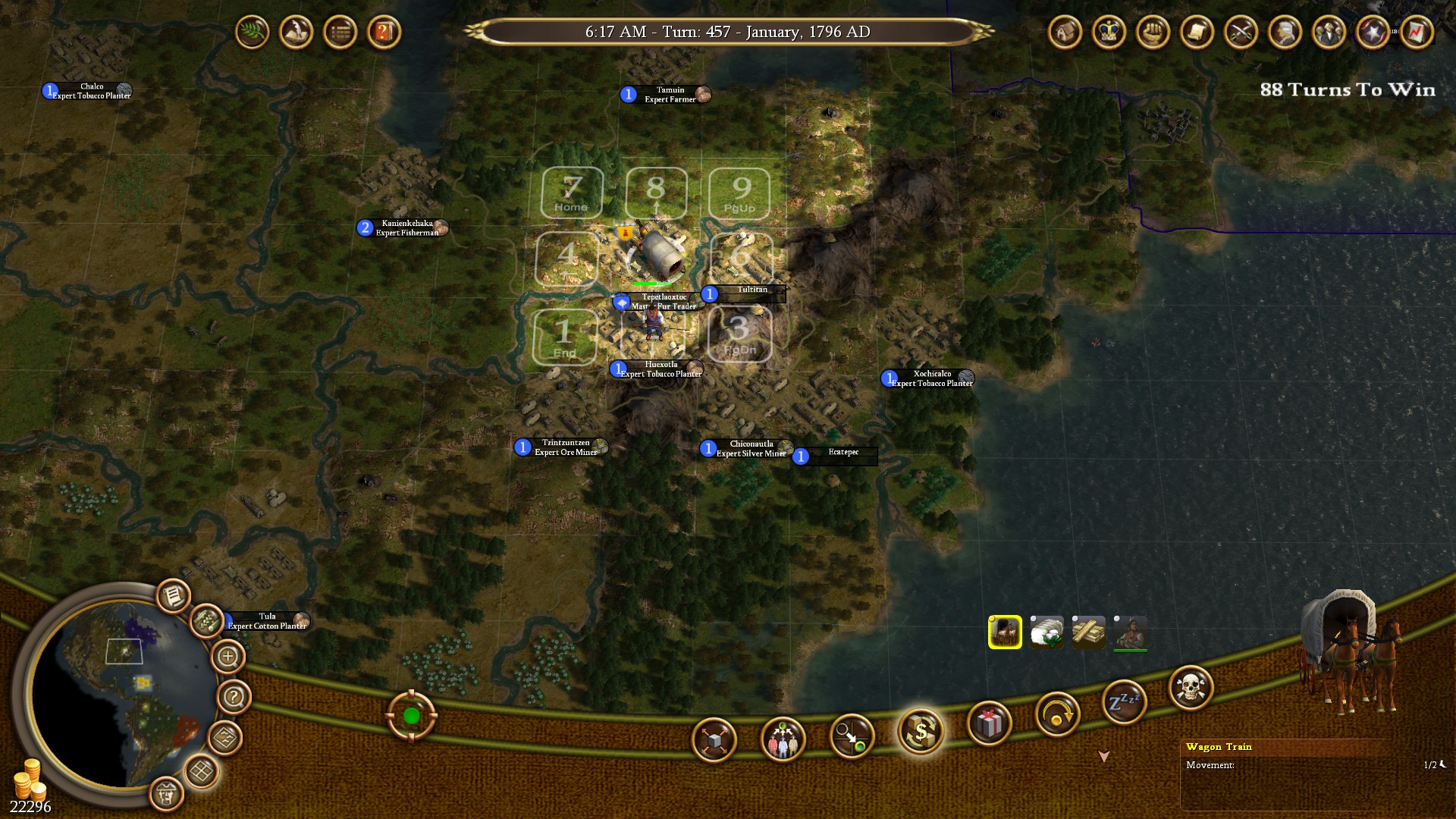Screen dimensions: 1456x819
Task: Open the Continental Congress scroll icon
Action: [x=1197, y=32]
